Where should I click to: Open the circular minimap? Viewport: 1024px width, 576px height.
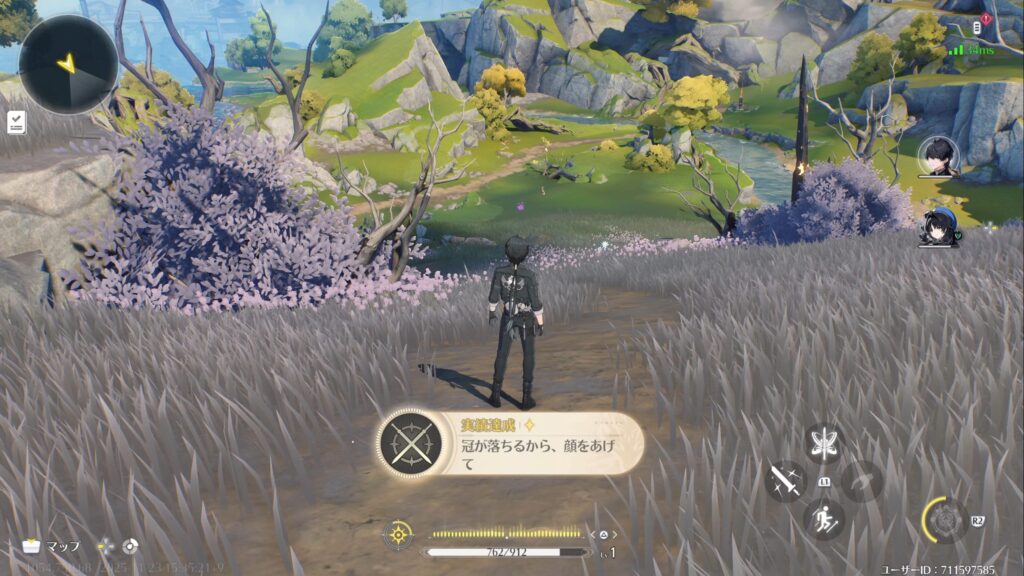tap(68, 64)
